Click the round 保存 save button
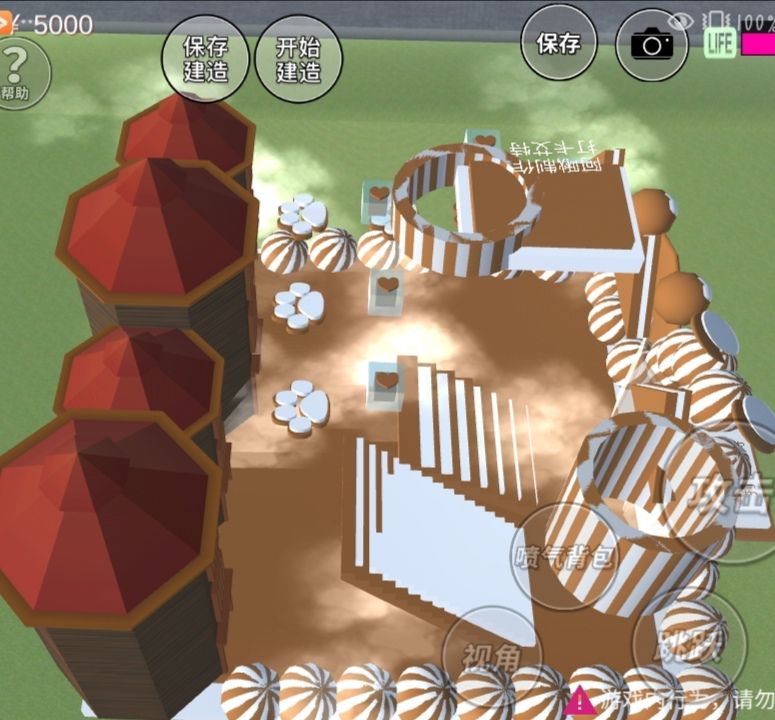775x720 pixels. click(558, 43)
